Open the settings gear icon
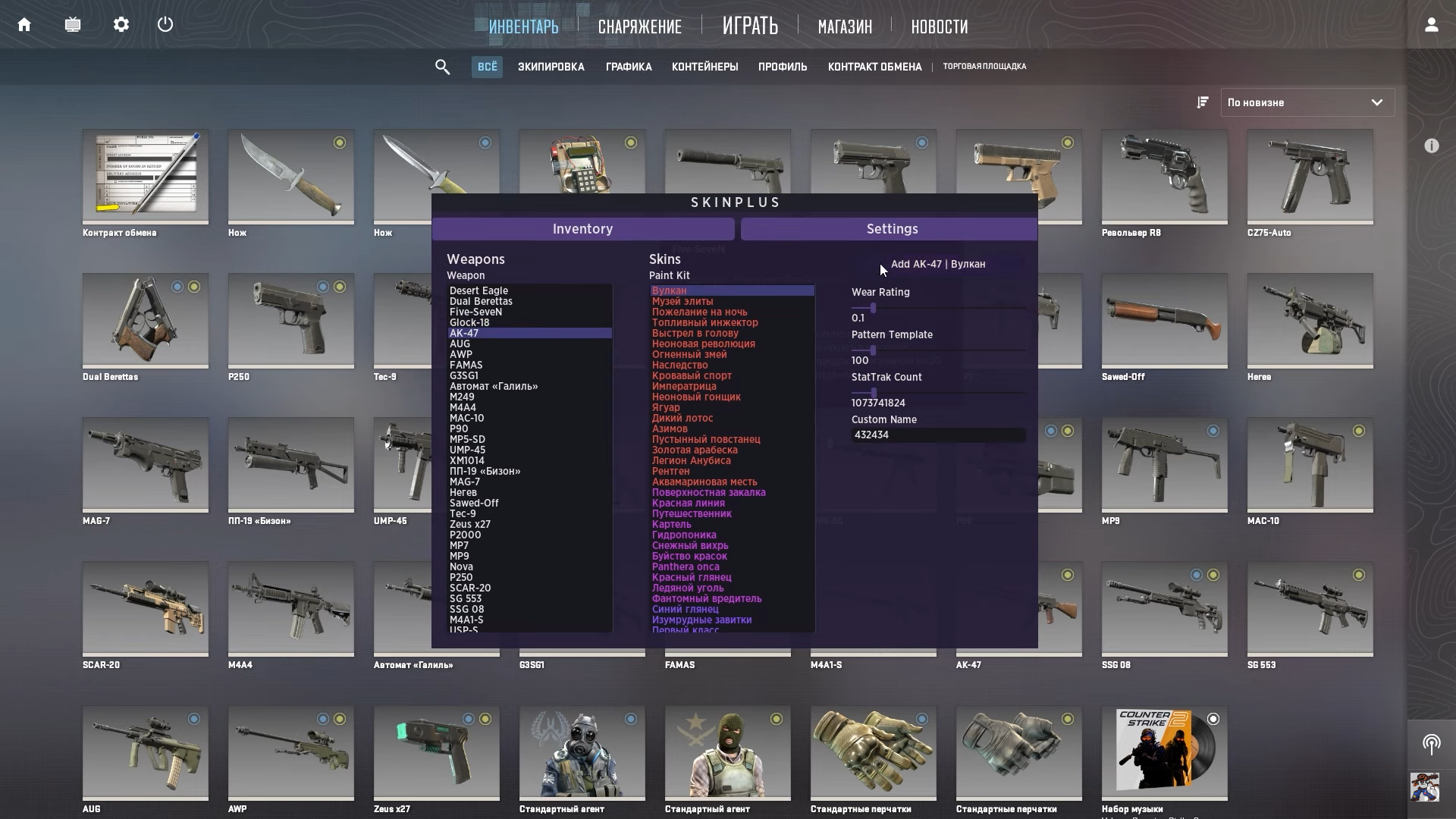Image resolution: width=1456 pixels, height=819 pixels. (121, 24)
